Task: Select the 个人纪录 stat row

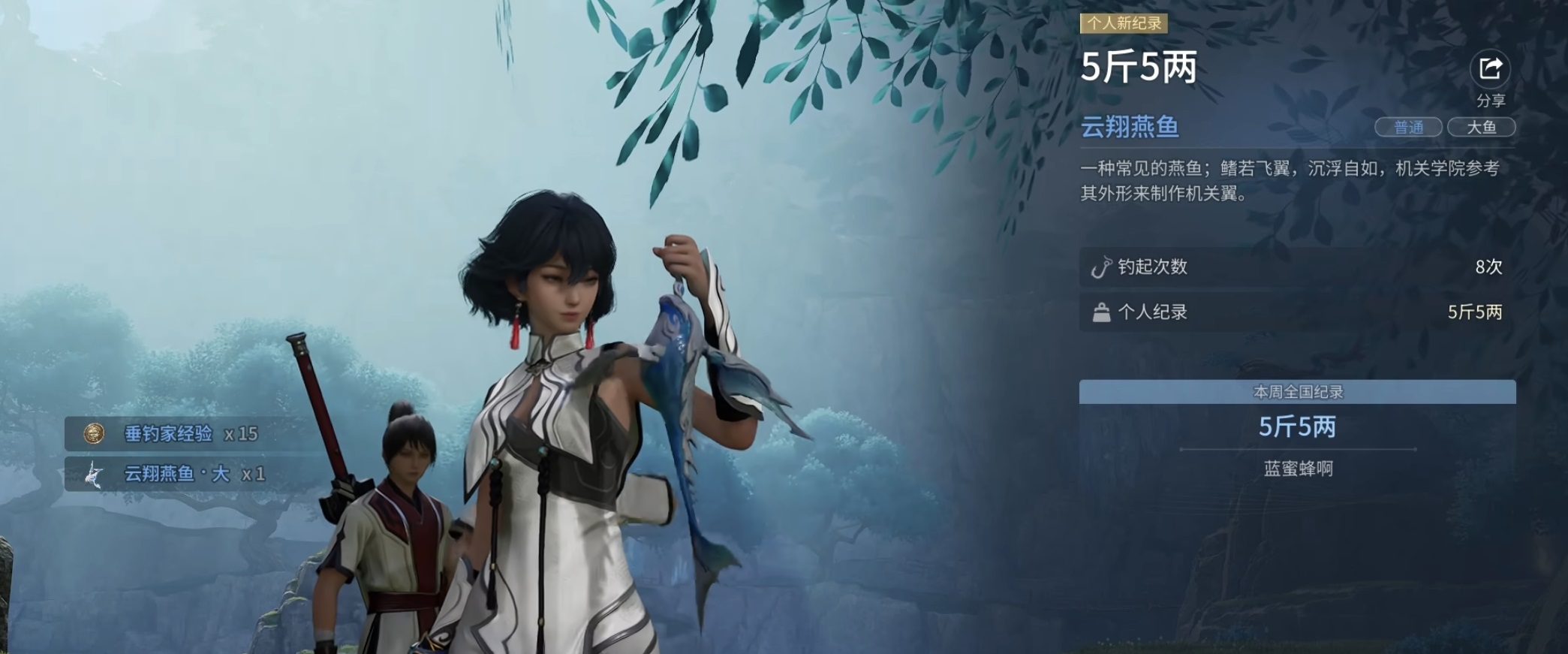Action: (x=1297, y=312)
